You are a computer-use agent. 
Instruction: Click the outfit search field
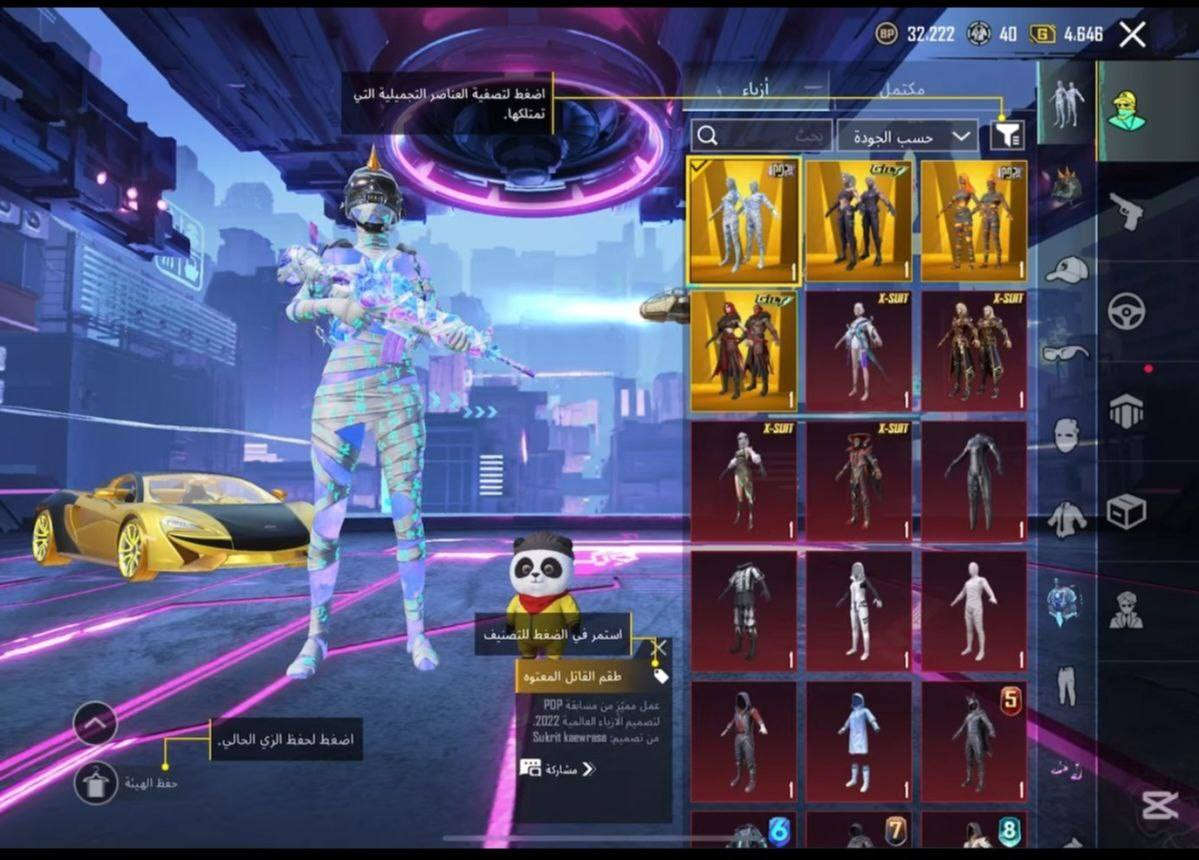760,136
